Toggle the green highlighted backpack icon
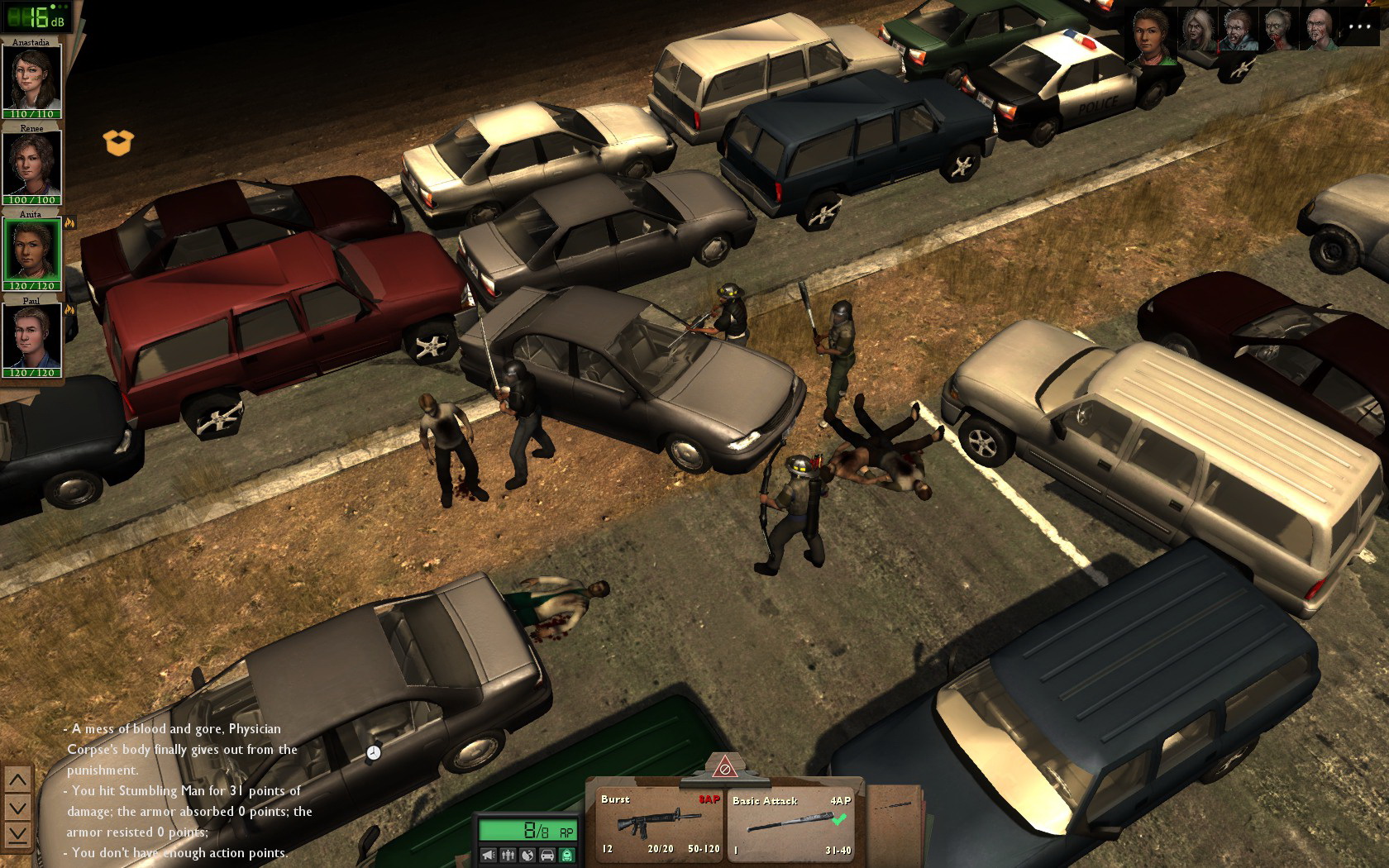Image resolution: width=1389 pixels, height=868 pixels. coord(566,855)
